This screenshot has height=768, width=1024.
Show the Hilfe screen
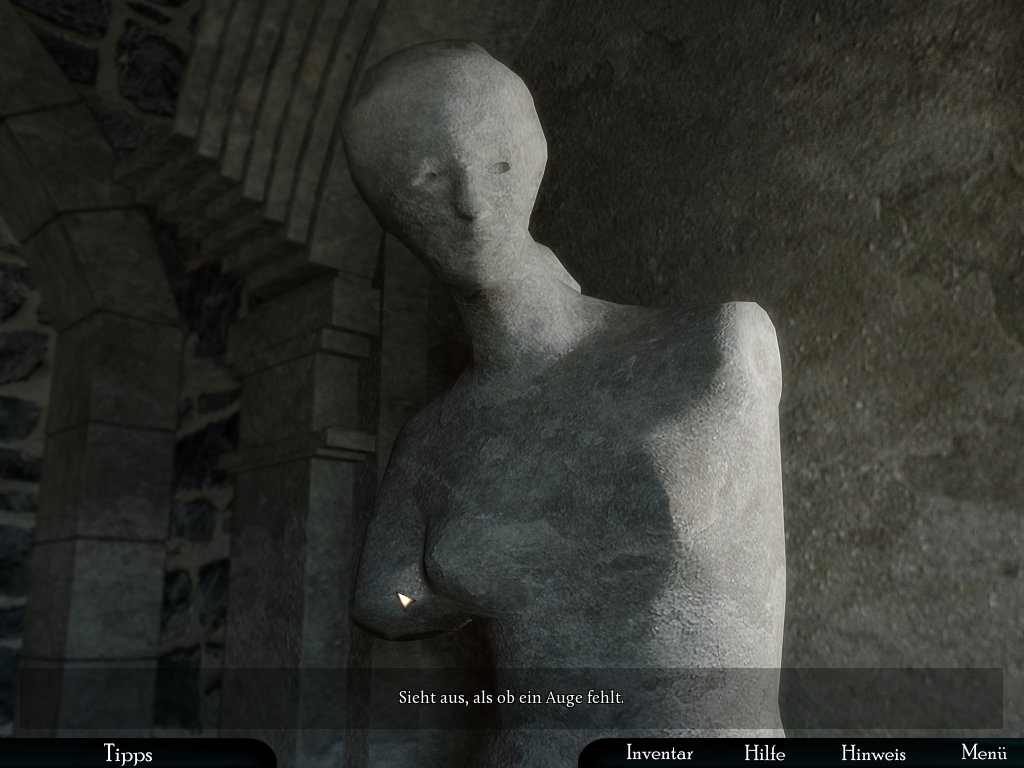[764, 753]
